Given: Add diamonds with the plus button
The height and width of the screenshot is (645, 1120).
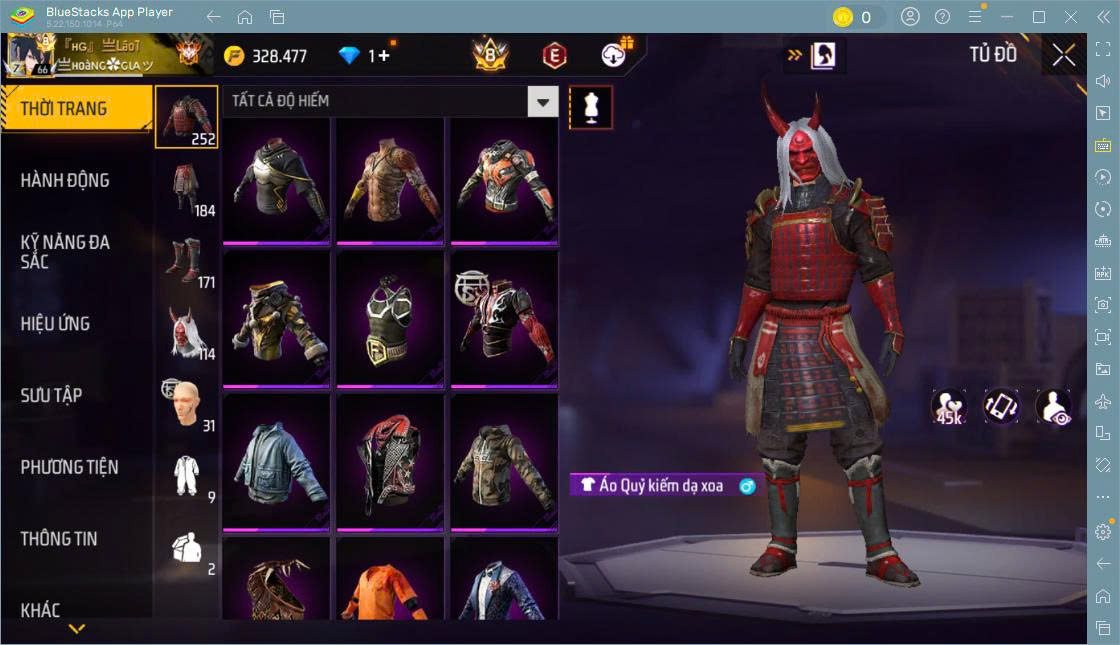Looking at the screenshot, I should 384,56.
